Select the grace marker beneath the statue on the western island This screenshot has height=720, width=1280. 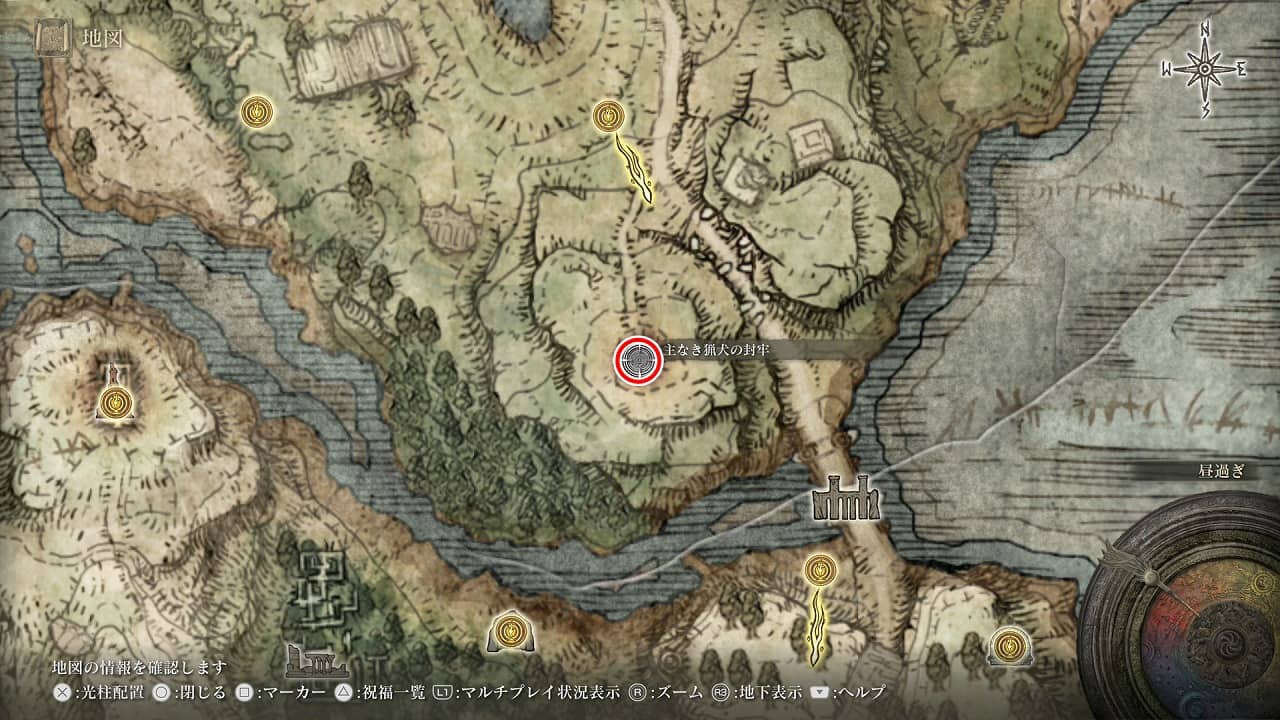coord(118,404)
